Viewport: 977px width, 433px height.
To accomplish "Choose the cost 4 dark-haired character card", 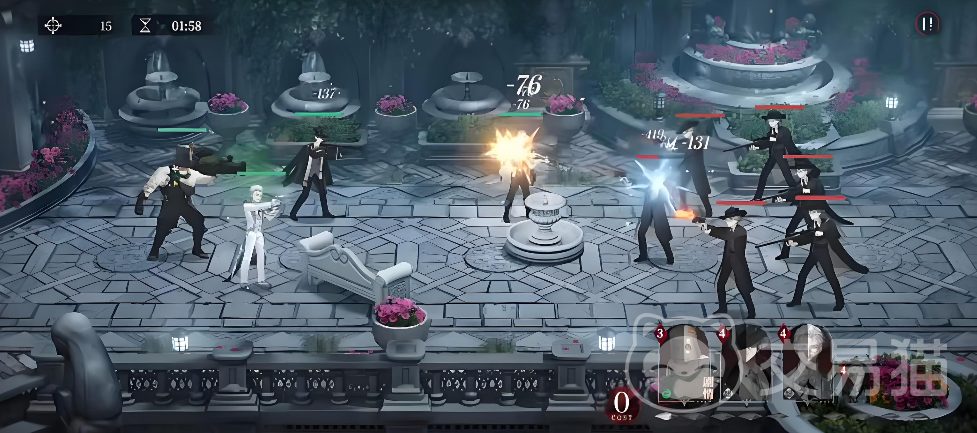I will click(x=748, y=364).
